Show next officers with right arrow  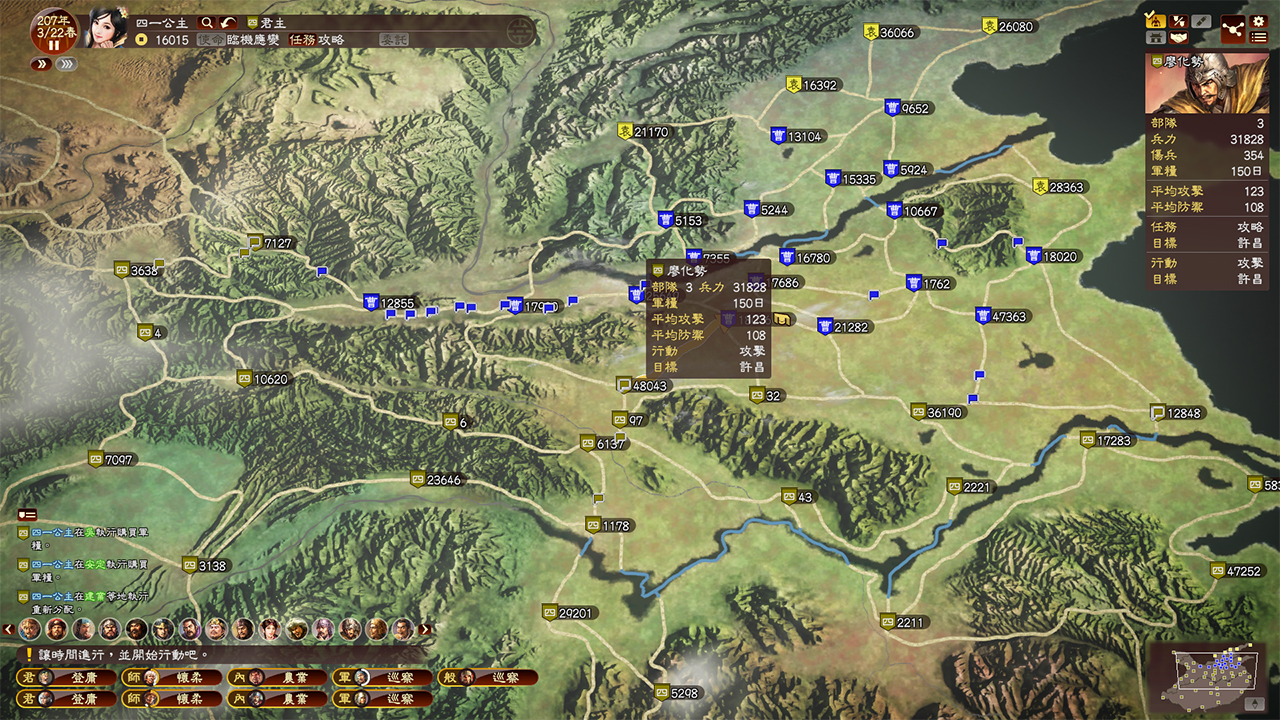pos(426,630)
